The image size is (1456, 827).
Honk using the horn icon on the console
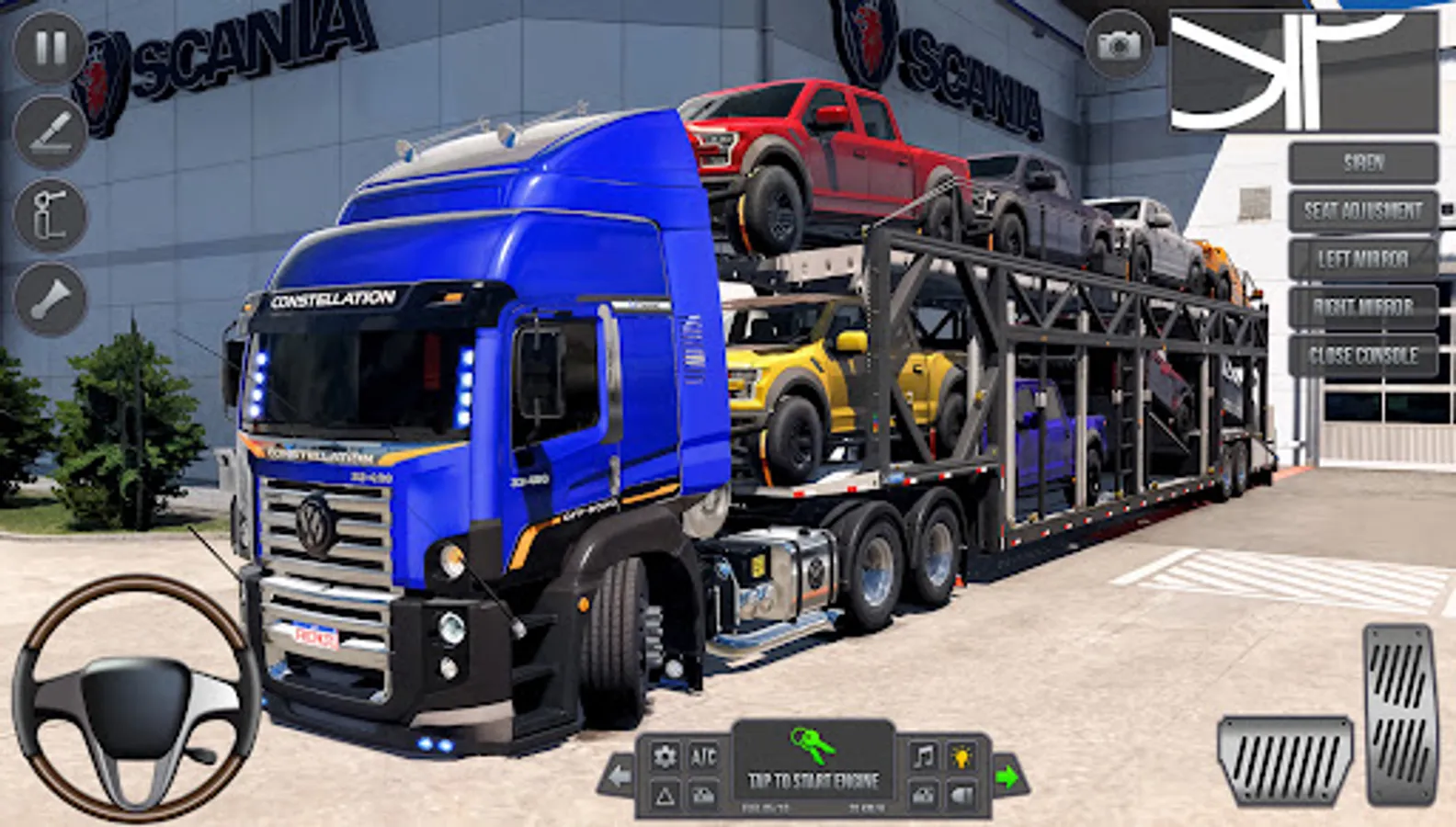click(964, 794)
